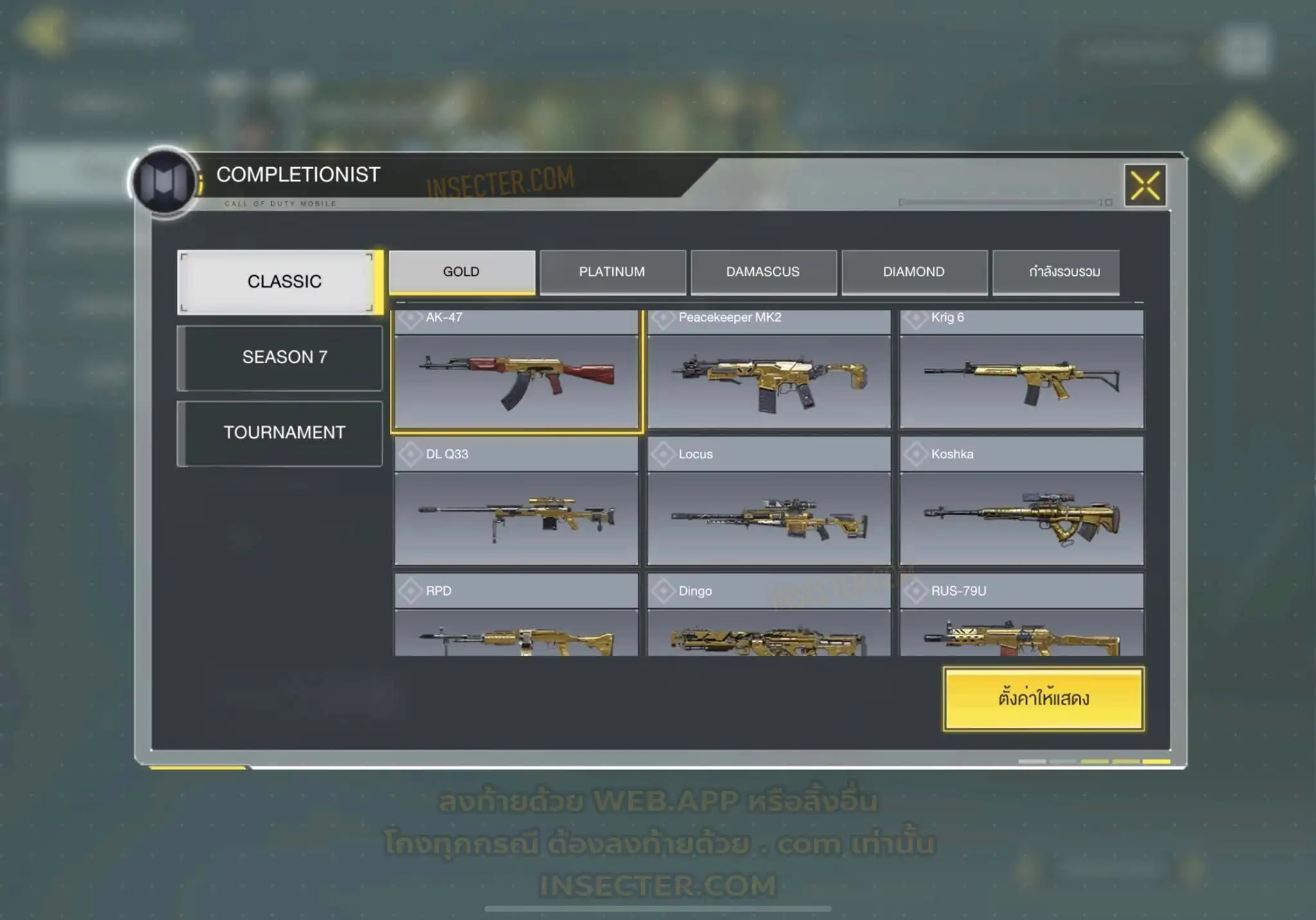The width and height of the screenshot is (1316, 920).
Task: Switch to the Platinum camo tab
Action: click(x=612, y=272)
